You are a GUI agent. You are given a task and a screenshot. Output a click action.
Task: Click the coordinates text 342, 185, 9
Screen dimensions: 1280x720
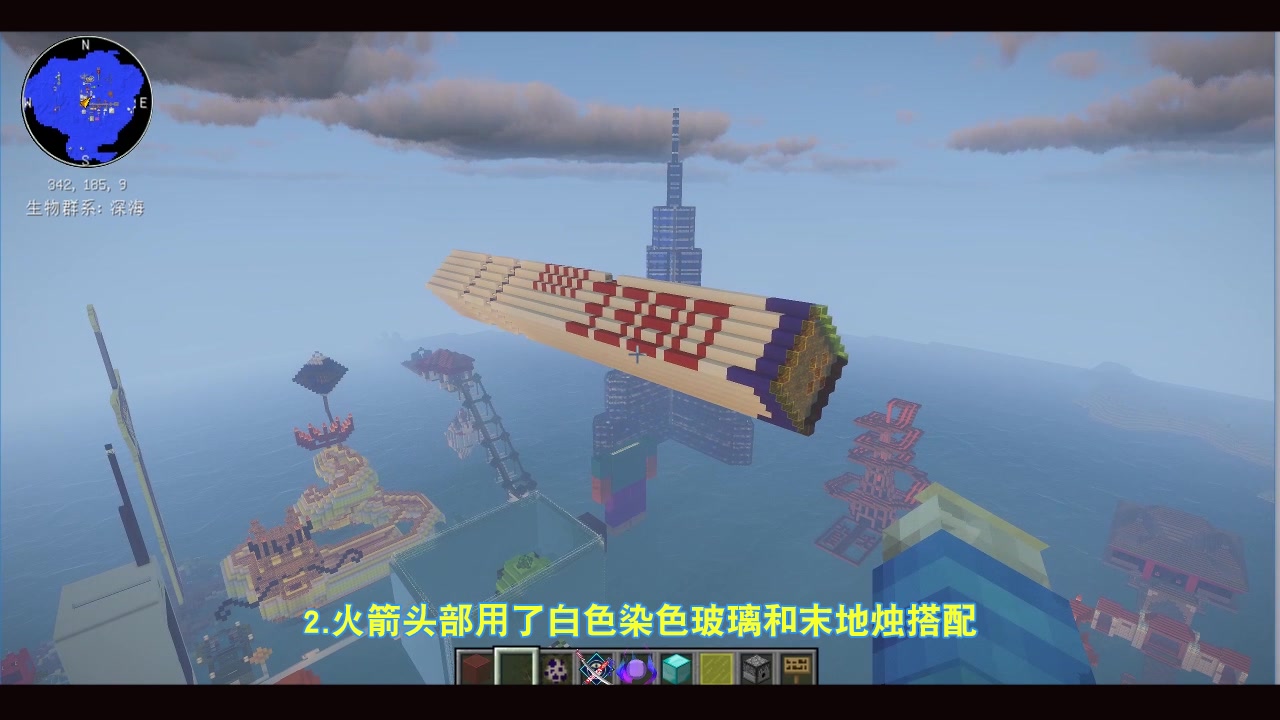pyautogui.click(x=88, y=184)
